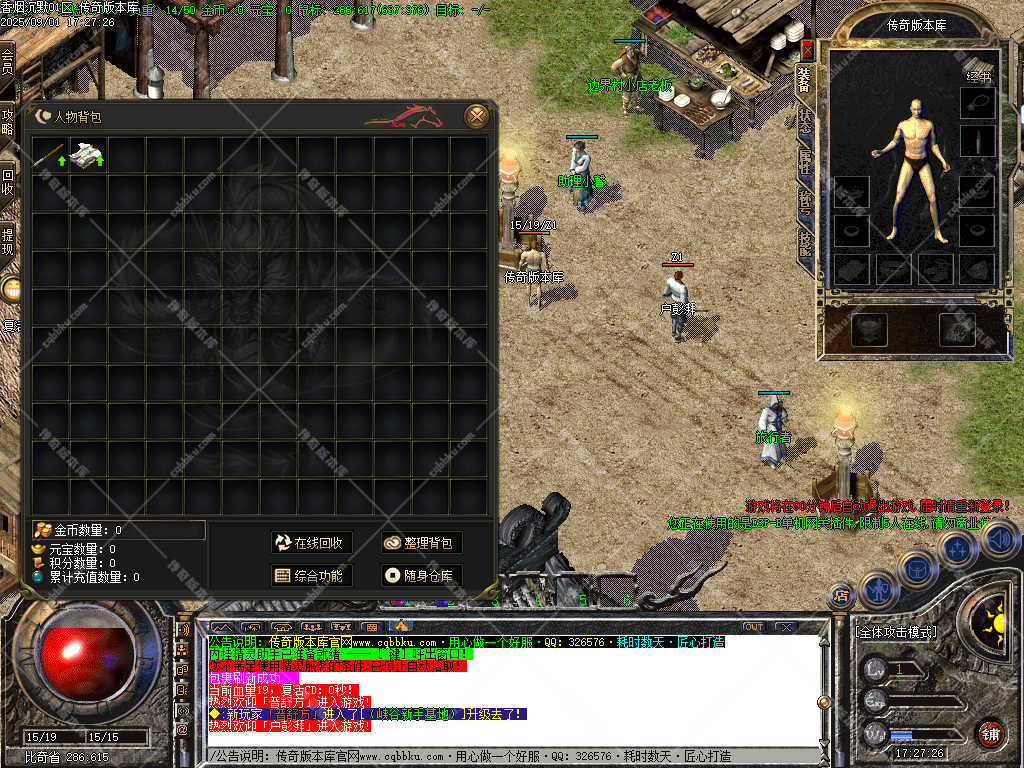The height and width of the screenshot is (768, 1024).
Task: Close the character equipment panel
Action: coord(807,50)
